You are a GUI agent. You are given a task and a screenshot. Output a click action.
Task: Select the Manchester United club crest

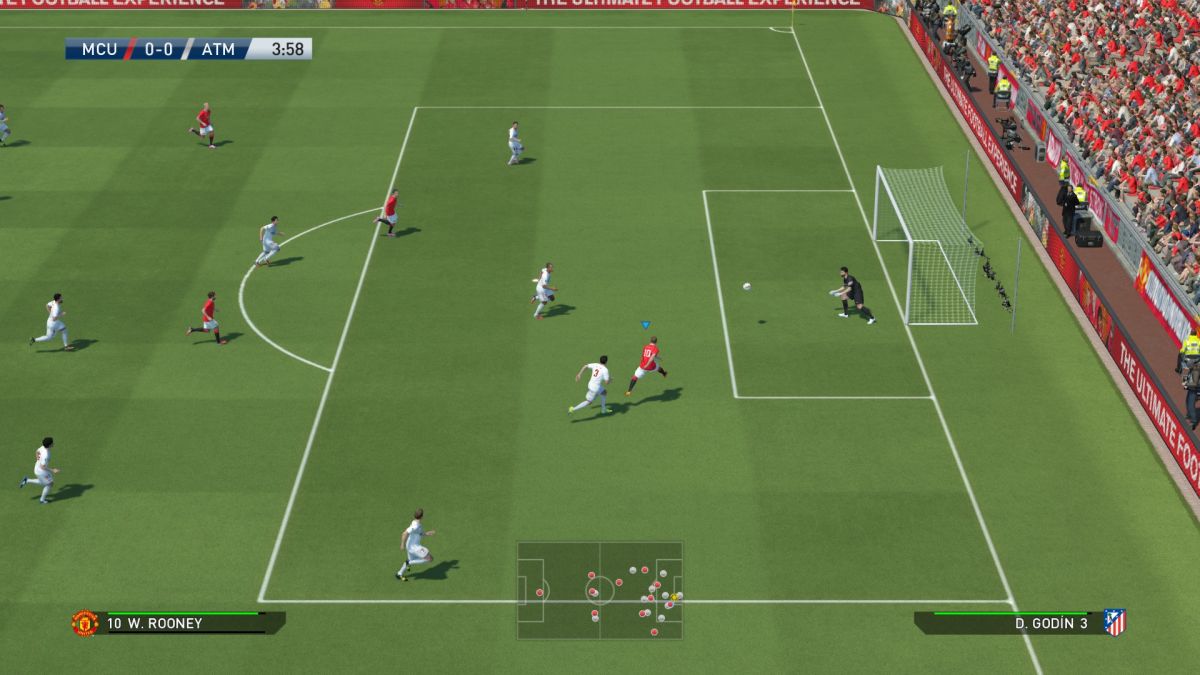coord(85,623)
